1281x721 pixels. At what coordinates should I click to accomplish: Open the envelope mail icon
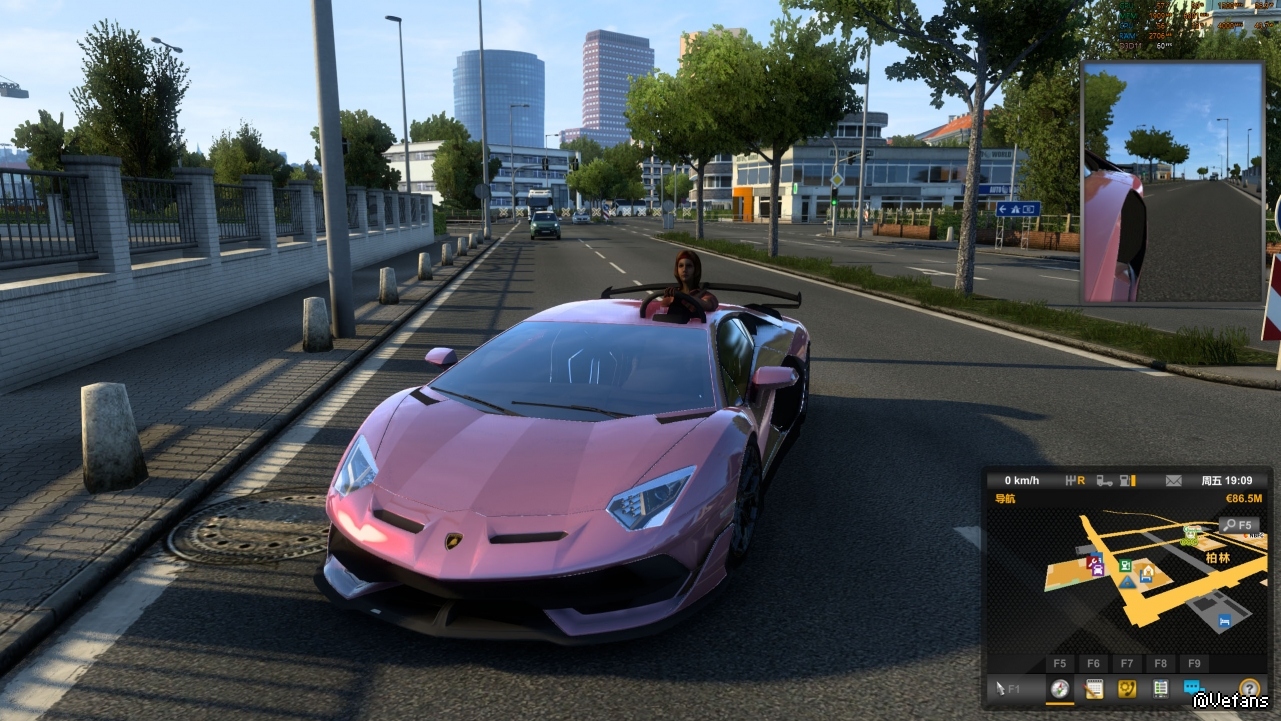1174,481
